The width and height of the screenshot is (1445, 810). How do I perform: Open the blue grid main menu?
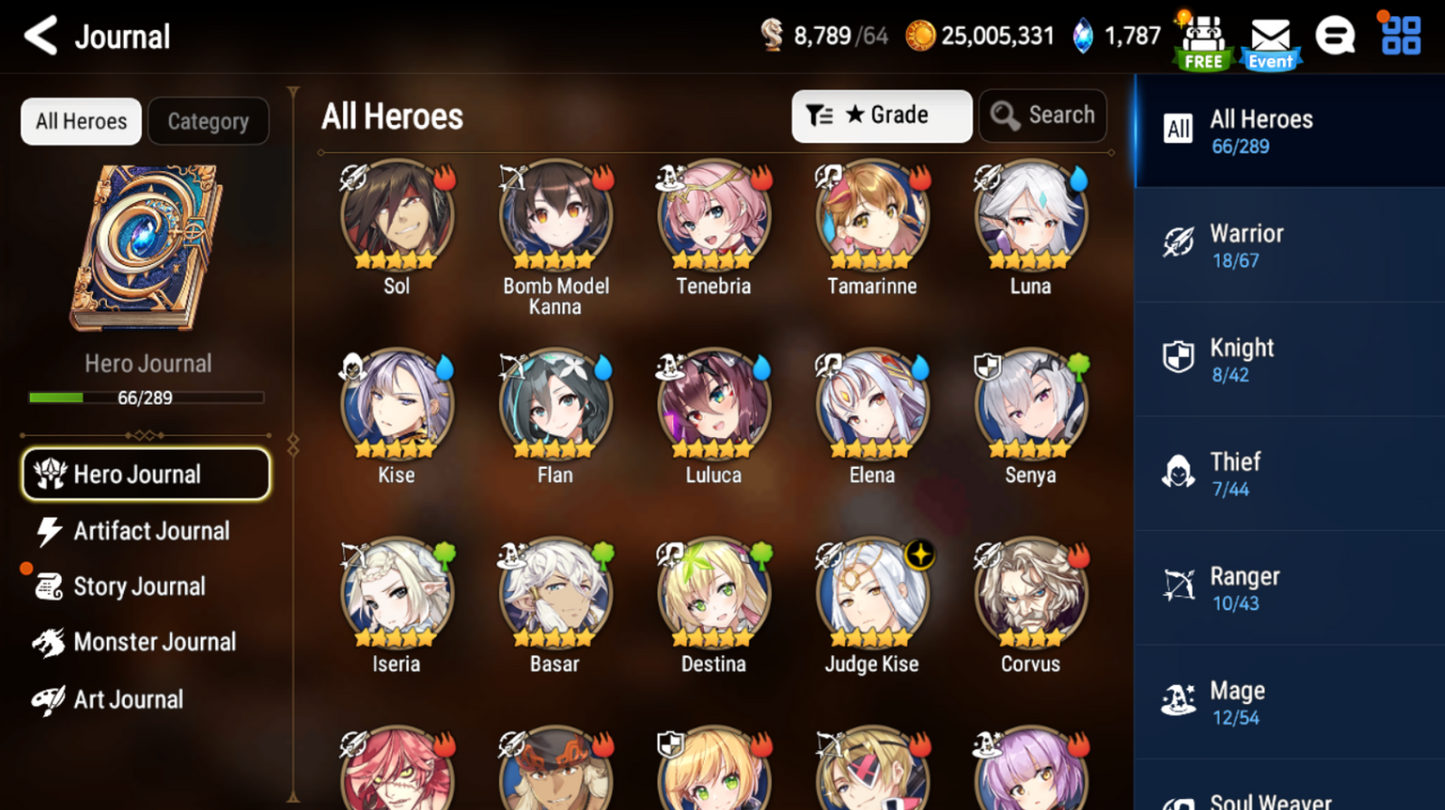coord(1400,36)
